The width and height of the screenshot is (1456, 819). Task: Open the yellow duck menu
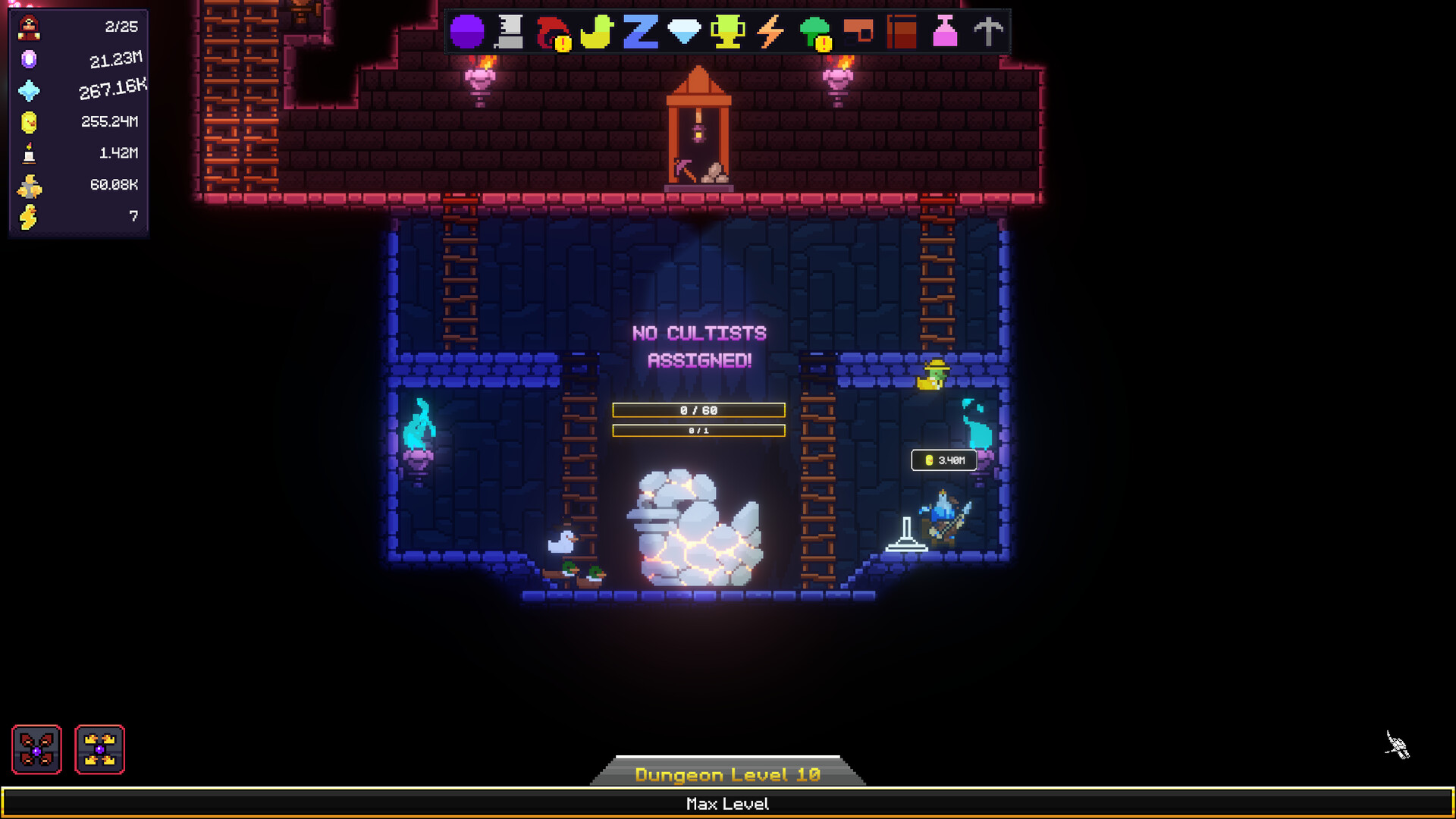[597, 33]
